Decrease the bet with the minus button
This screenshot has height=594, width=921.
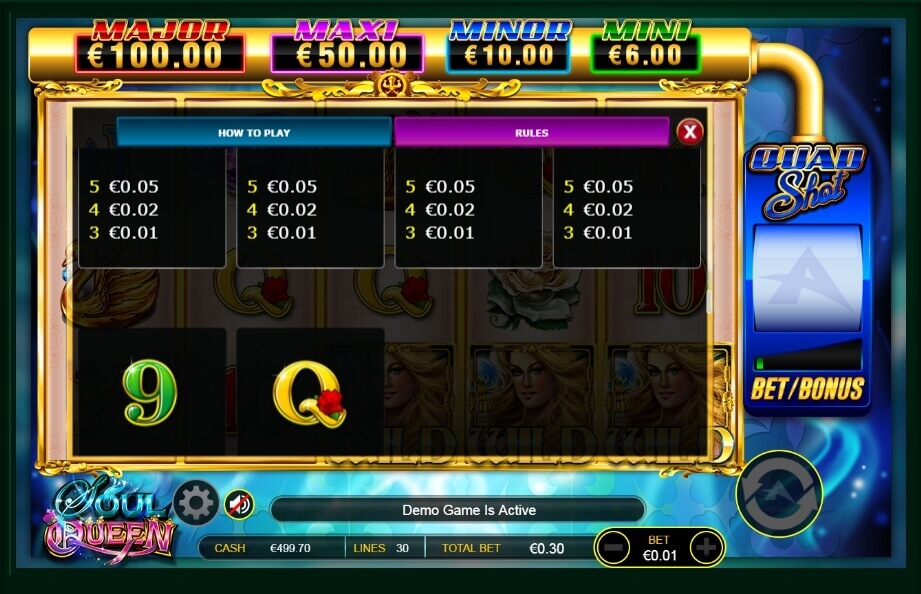click(x=616, y=548)
